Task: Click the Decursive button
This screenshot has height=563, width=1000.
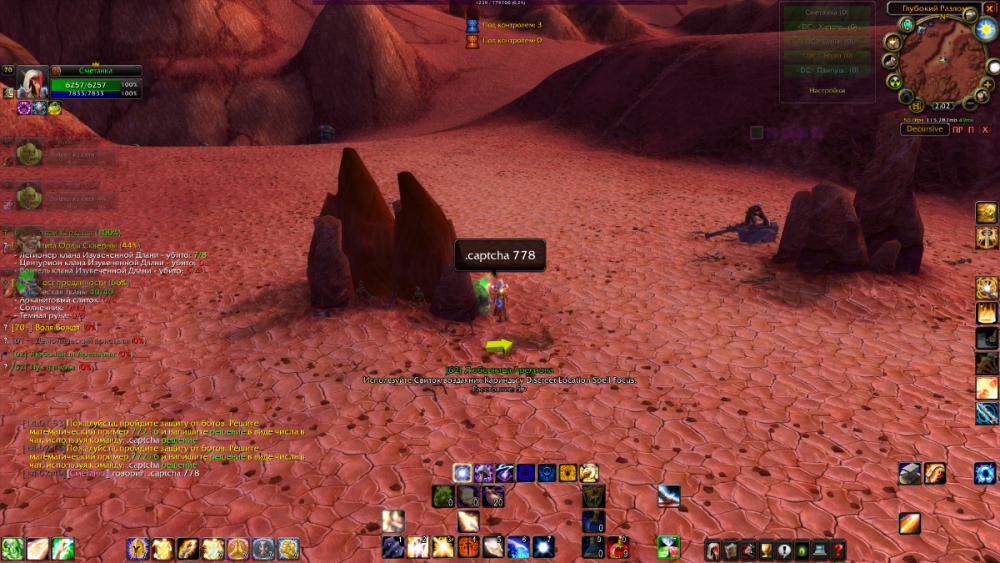Action: pyautogui.click(x=923, y=129)
